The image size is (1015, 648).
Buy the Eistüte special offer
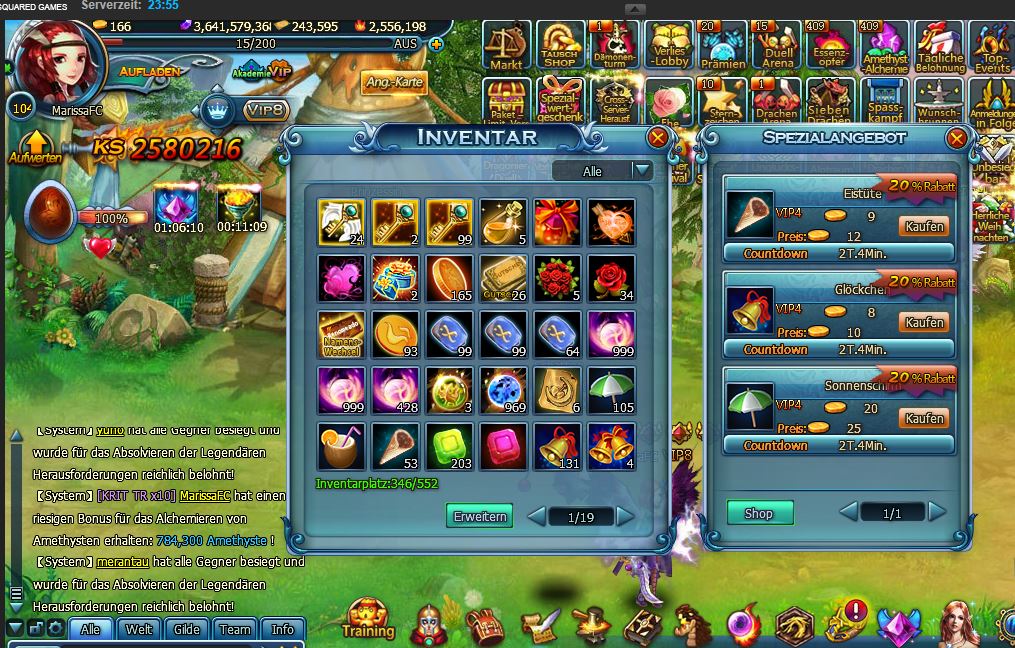[923, 227]
